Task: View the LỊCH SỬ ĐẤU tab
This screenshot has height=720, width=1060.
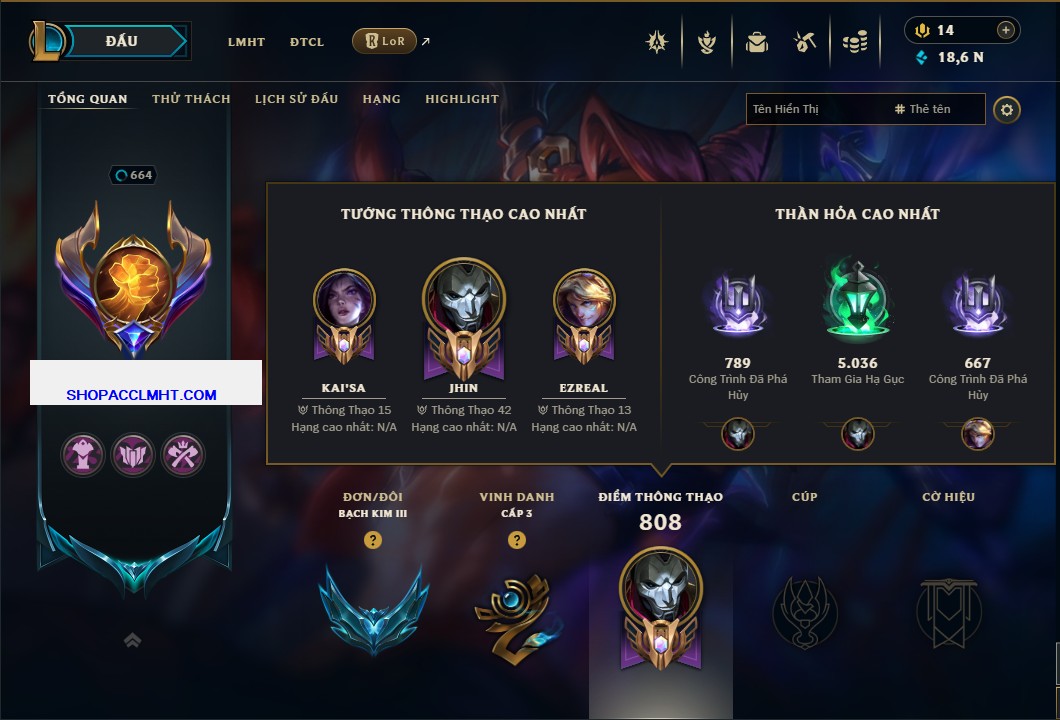Action: 296,99
